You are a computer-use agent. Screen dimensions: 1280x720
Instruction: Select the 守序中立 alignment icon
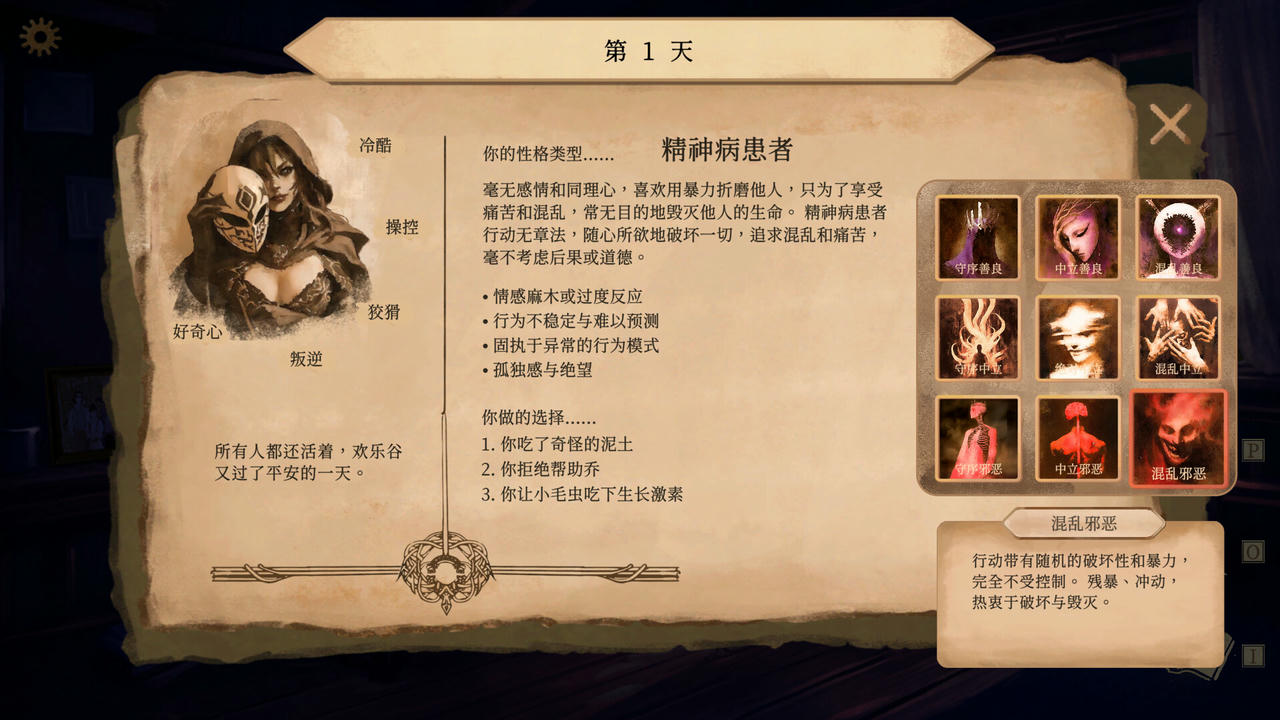pyautogui.click(x=979, y=337)
